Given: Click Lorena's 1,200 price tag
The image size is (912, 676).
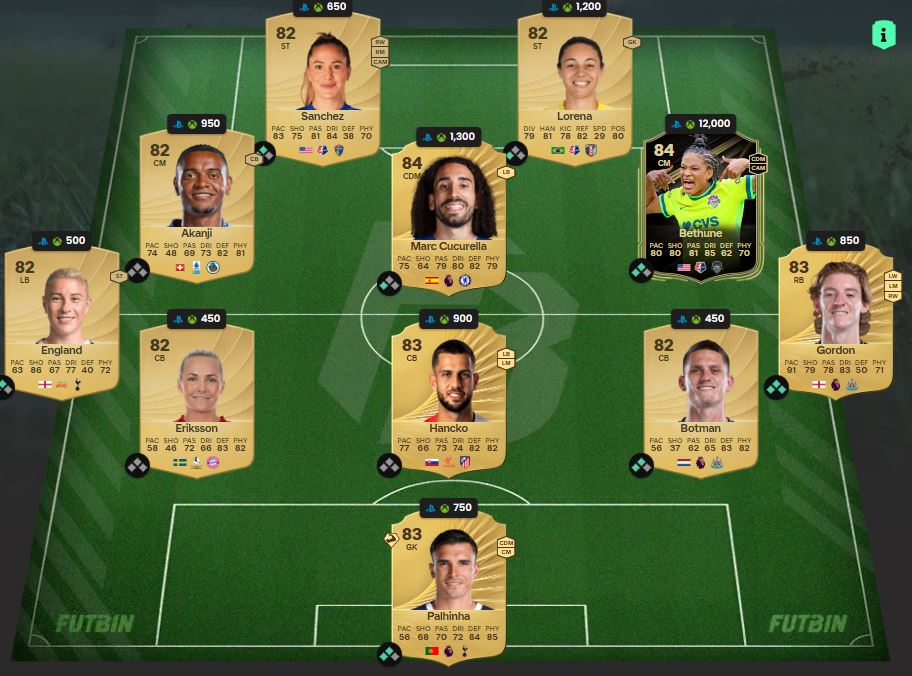Looking at the screenshot, I should pos(574,7).
